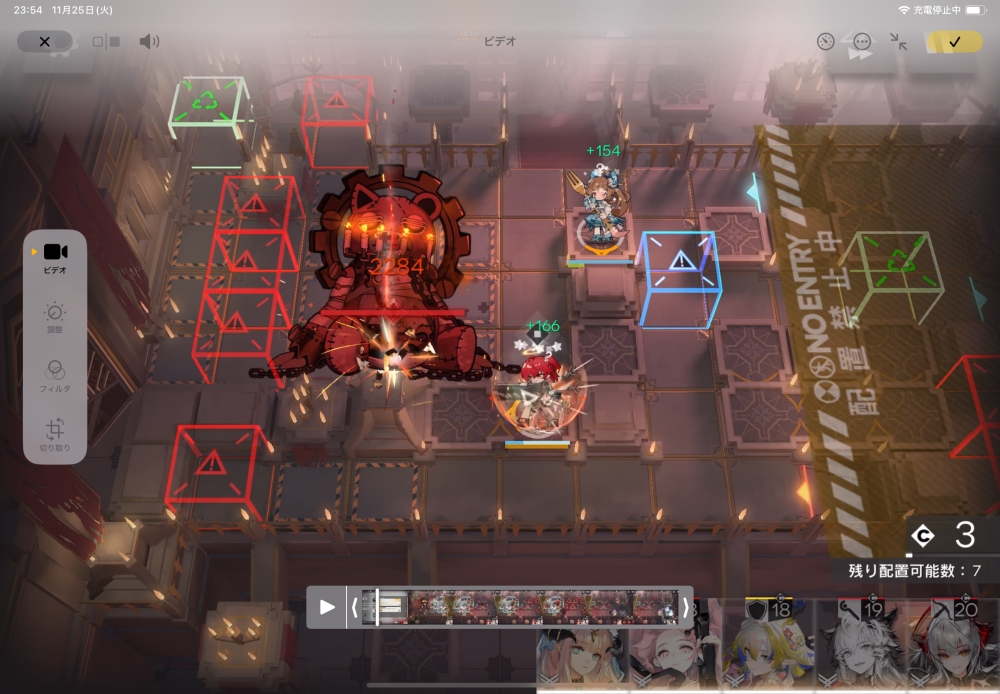
Task: Select the ビデオ video tool
Action: (55, 256)
